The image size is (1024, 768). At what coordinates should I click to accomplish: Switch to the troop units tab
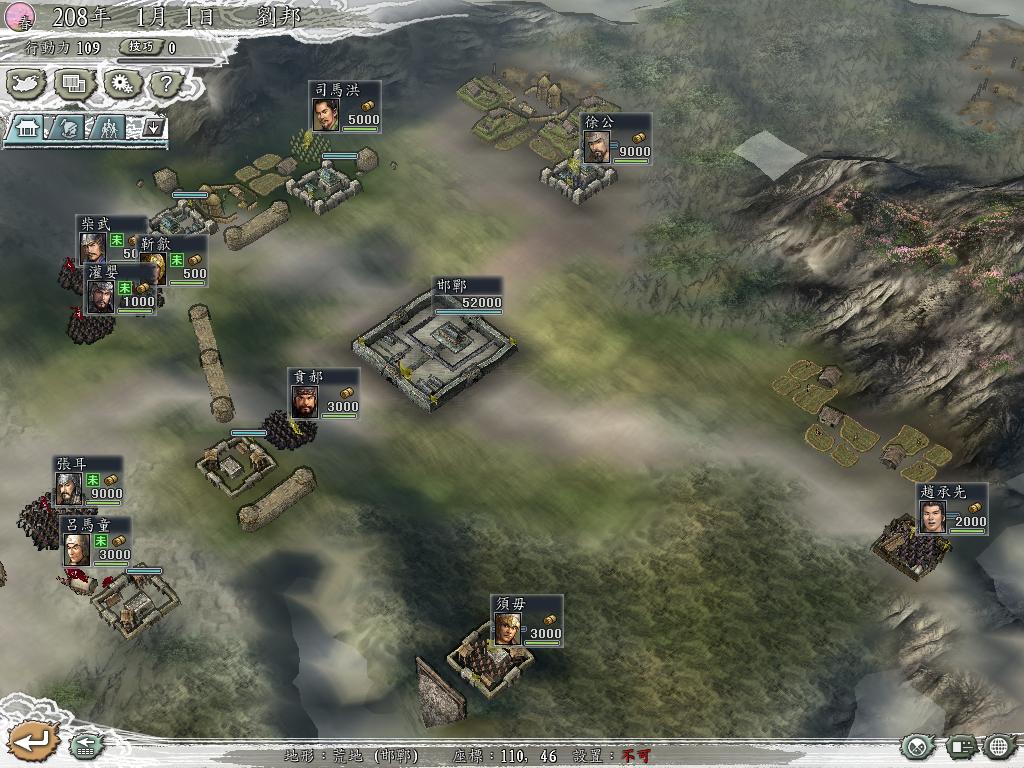coord(106,128)
